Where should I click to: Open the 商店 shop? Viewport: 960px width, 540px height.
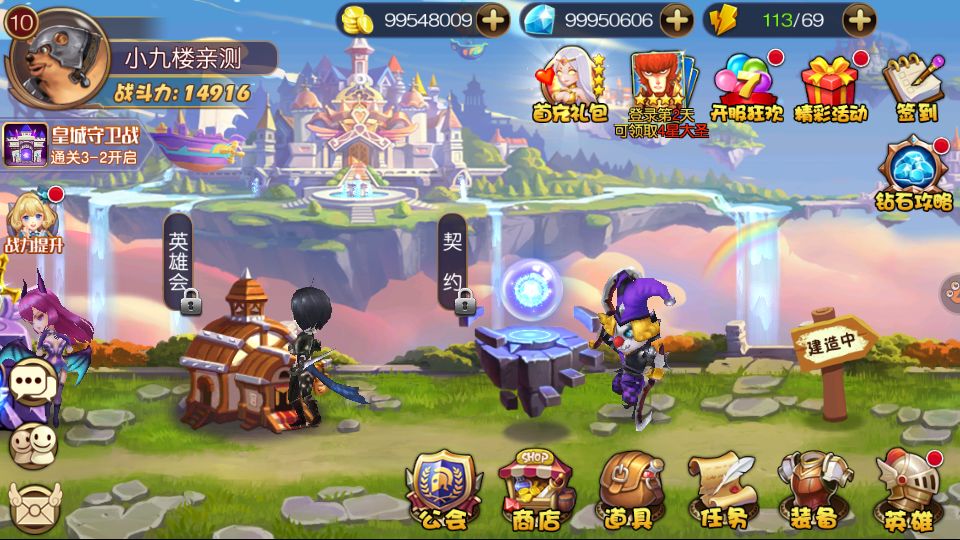point(536,490)
